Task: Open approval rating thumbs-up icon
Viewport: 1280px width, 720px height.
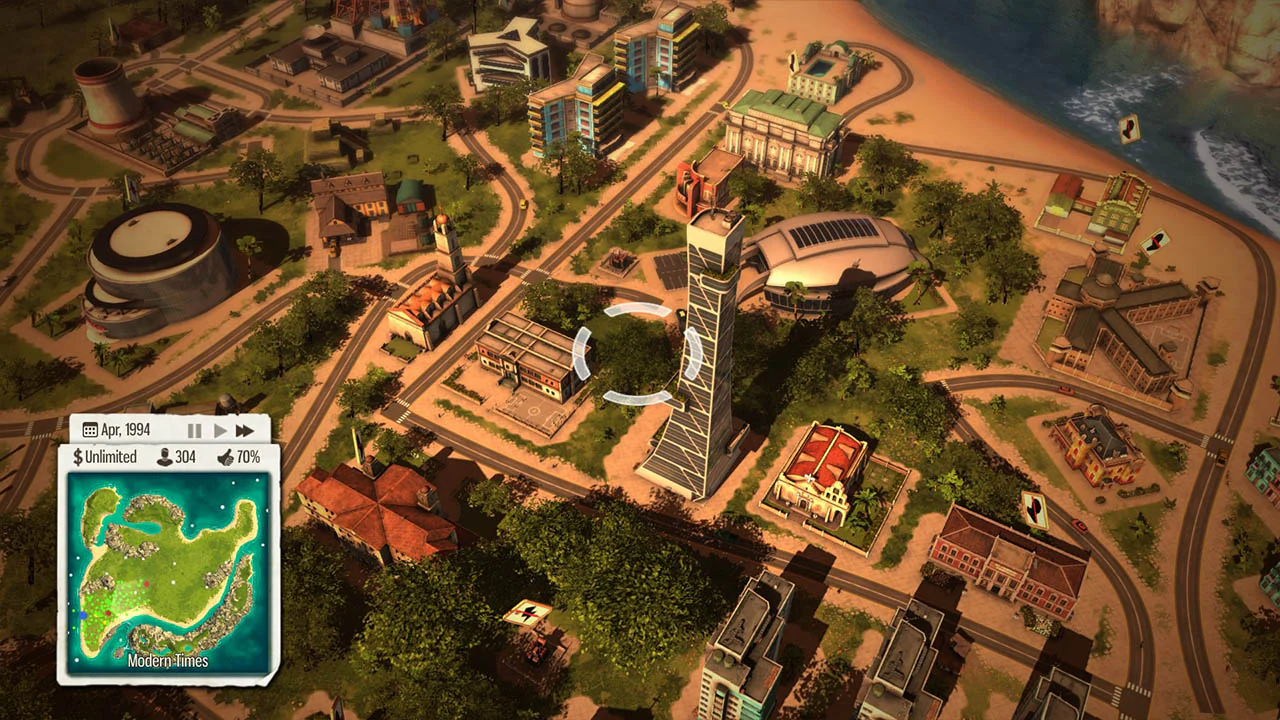Action: click(228, 456)
